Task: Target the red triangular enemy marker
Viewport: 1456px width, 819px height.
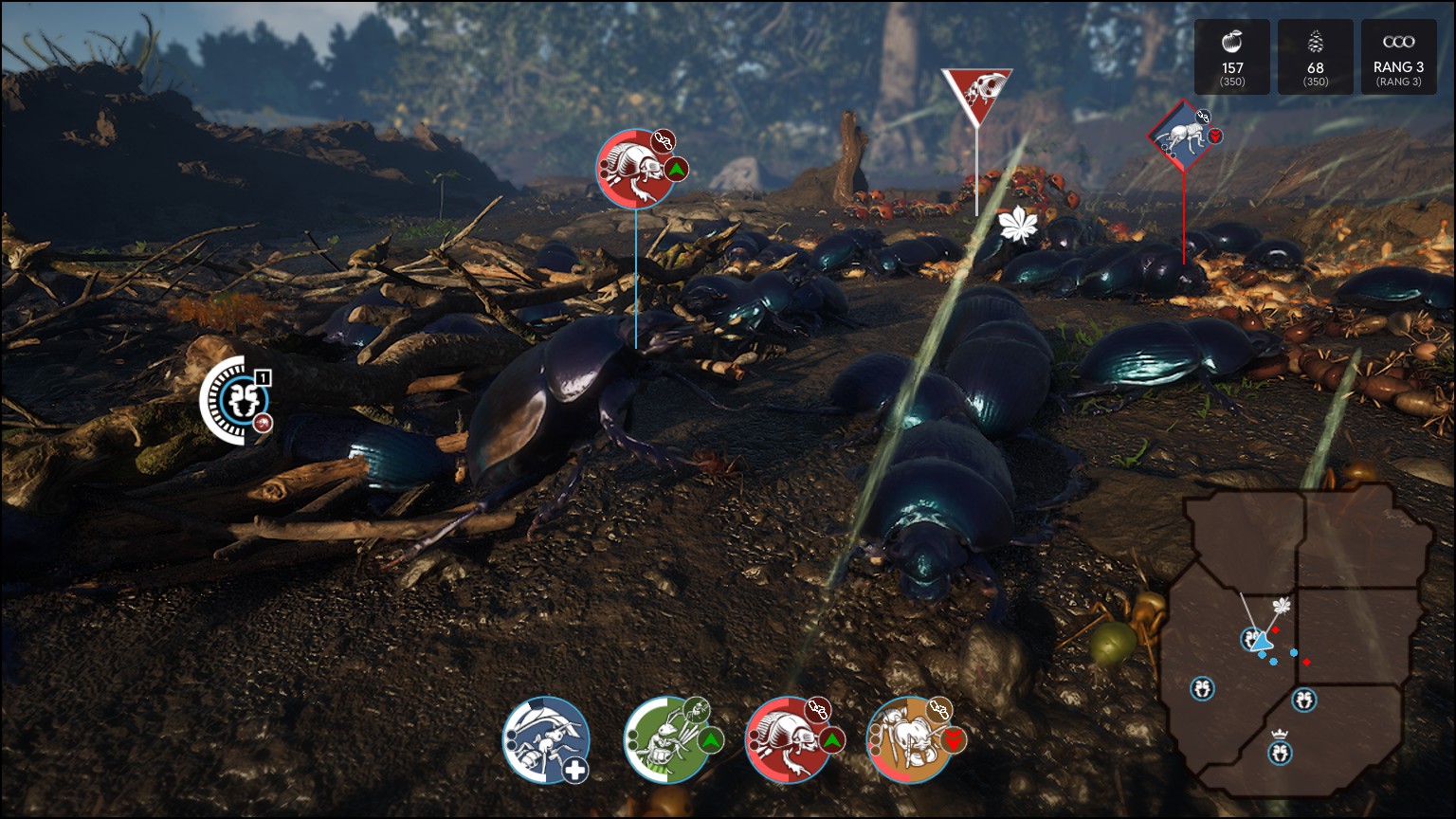Action: tap(976, 93)
